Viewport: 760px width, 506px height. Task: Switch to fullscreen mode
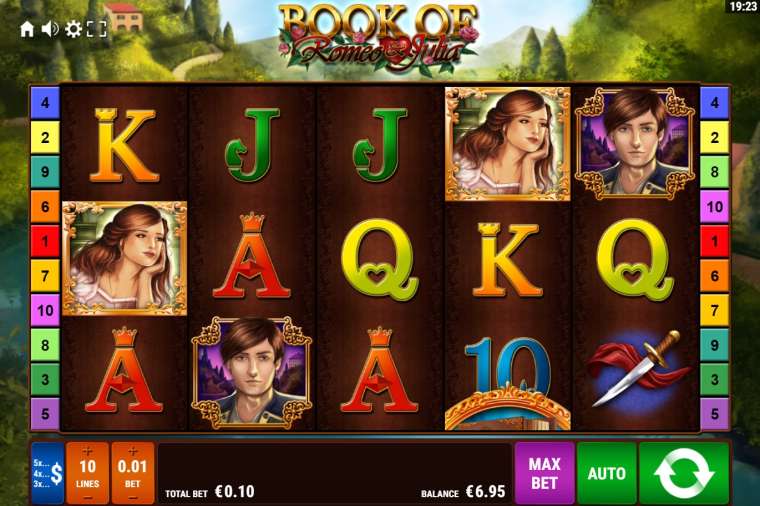pyautogui.click(x=96, y=29)
